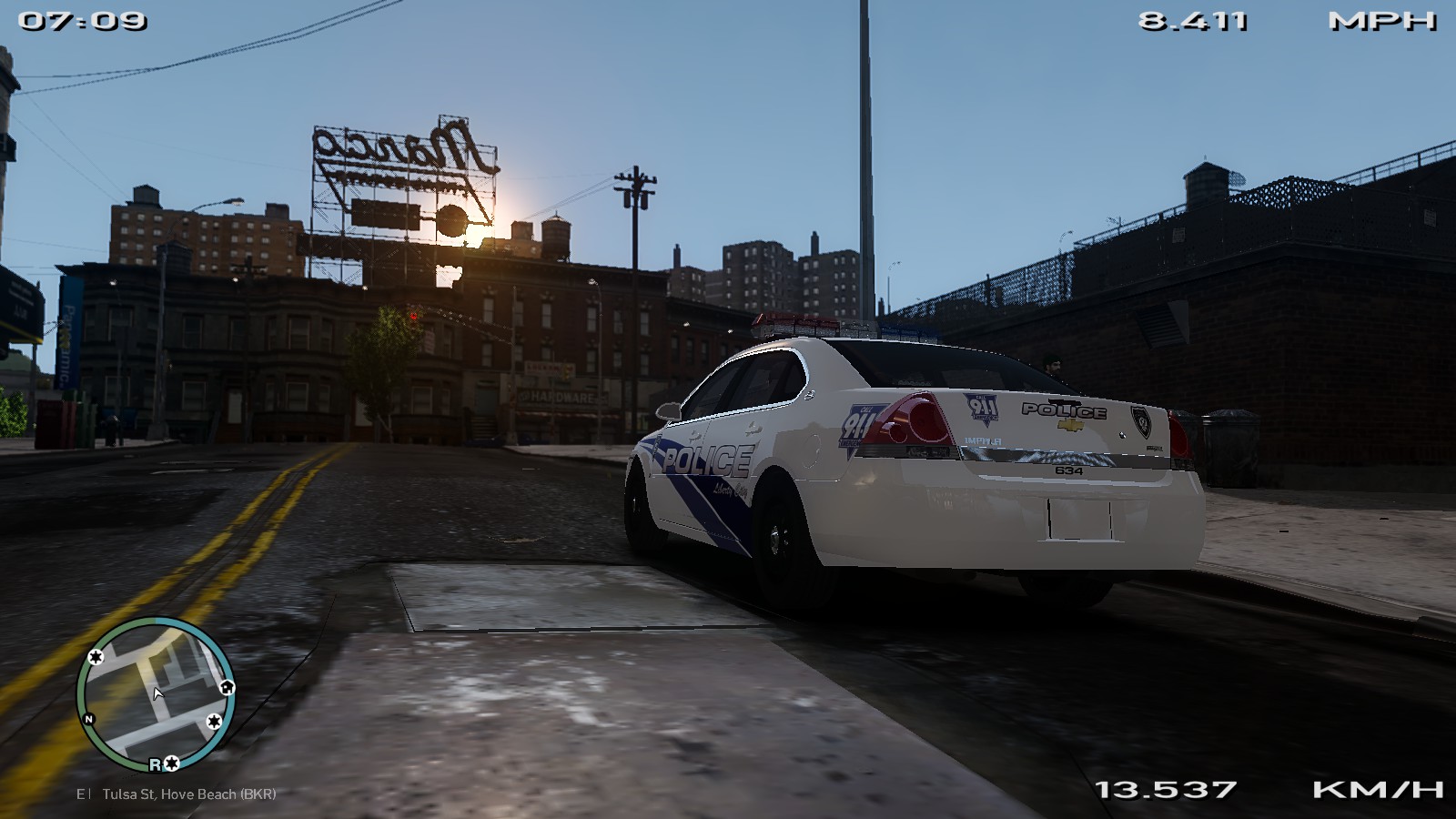1456x819 pixels.
Task: Click the player arrow on the minimap
Action: [157, 693]
